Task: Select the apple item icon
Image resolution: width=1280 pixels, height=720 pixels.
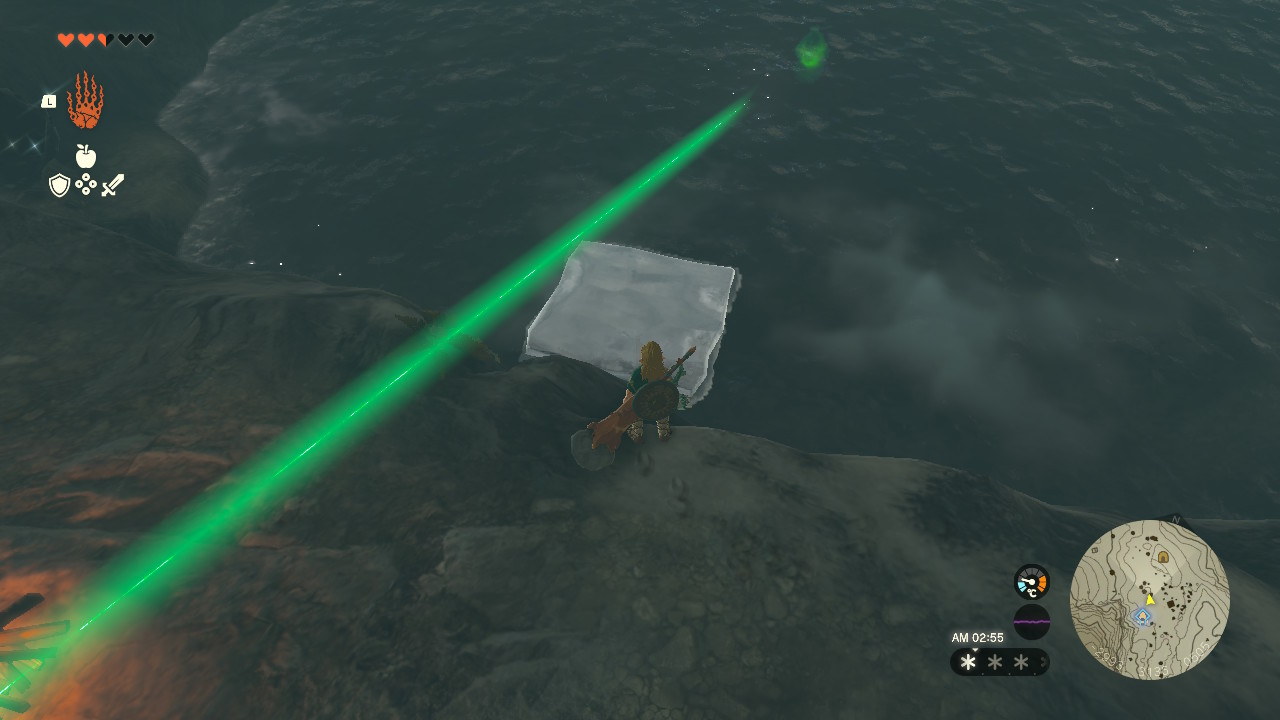Action: pos(86,156)
